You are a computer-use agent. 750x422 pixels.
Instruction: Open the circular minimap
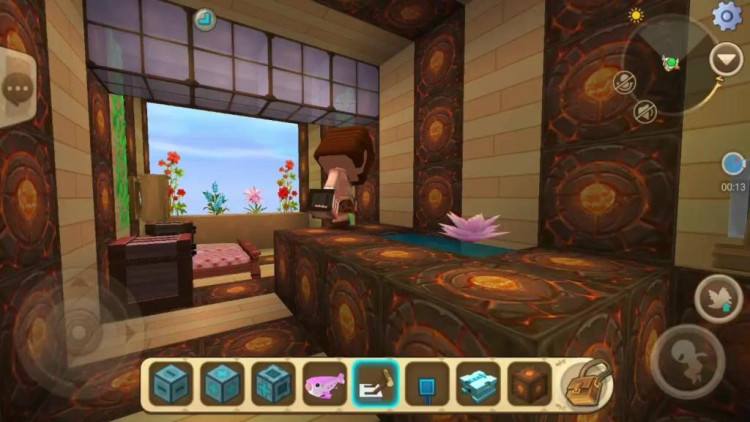click(672, 62)
